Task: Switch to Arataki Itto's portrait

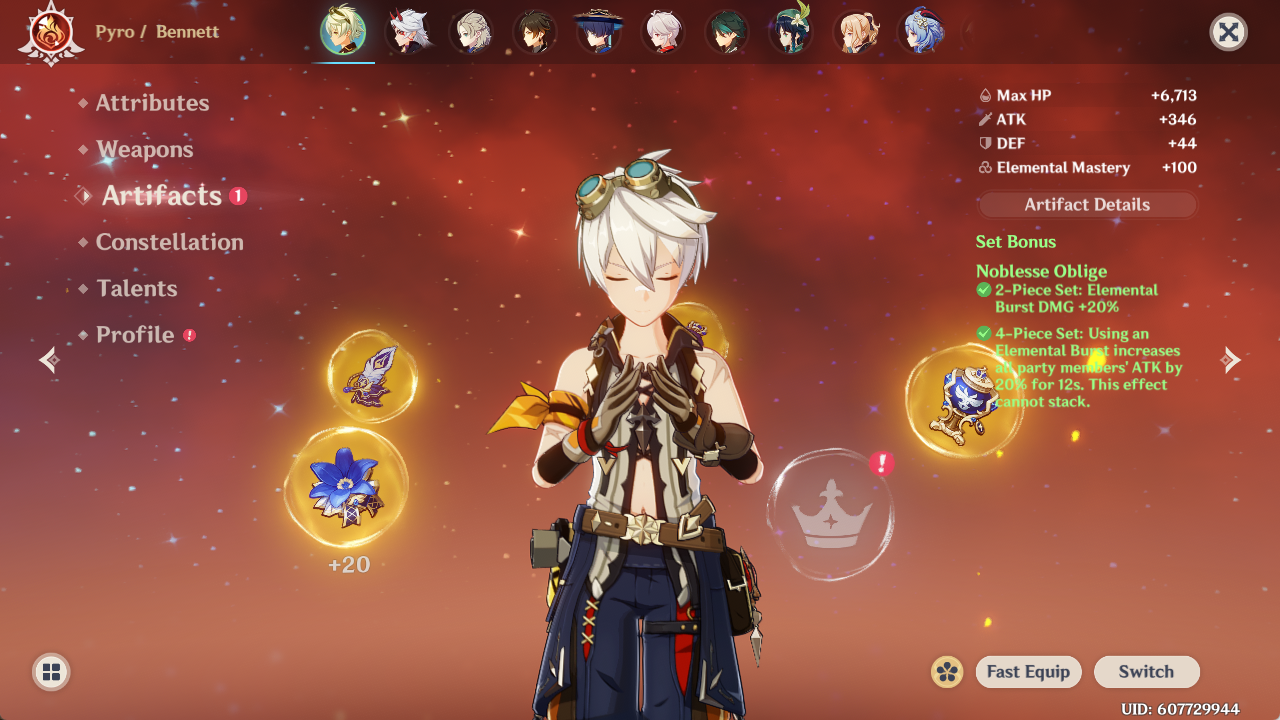Action: tap(407, 32)
